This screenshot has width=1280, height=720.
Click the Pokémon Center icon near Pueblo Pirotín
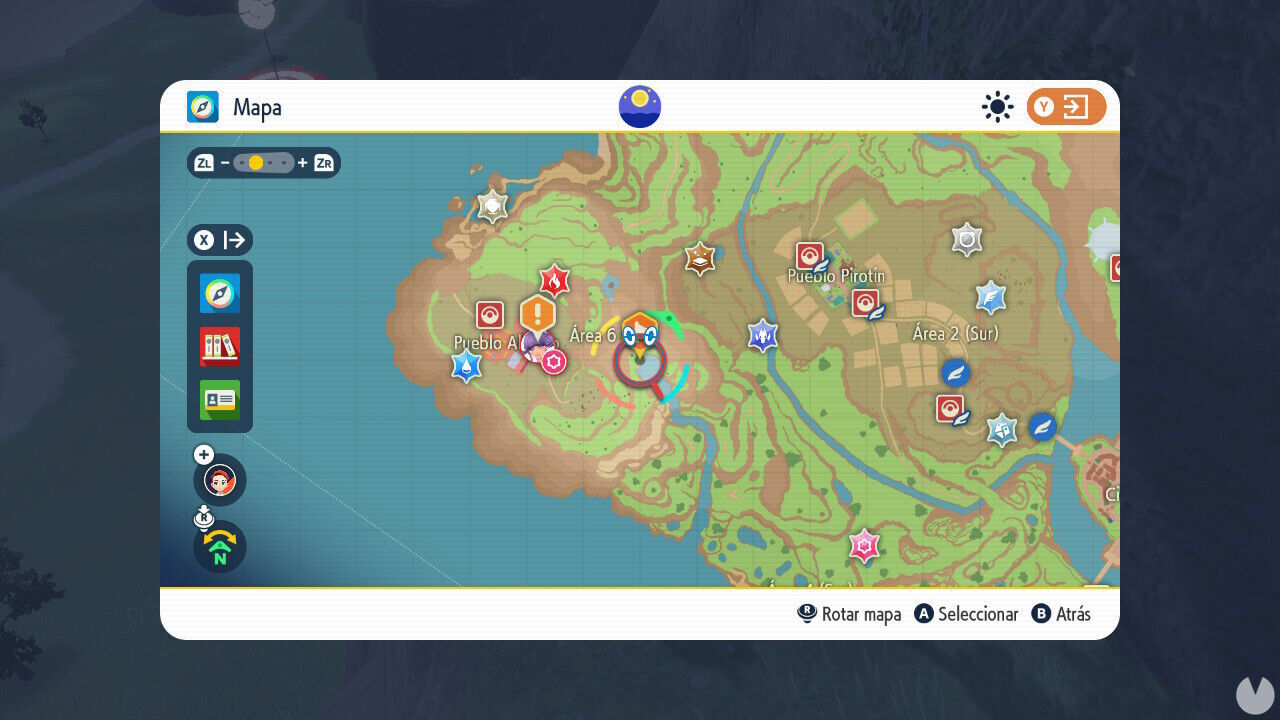click(x=810, y=253)
